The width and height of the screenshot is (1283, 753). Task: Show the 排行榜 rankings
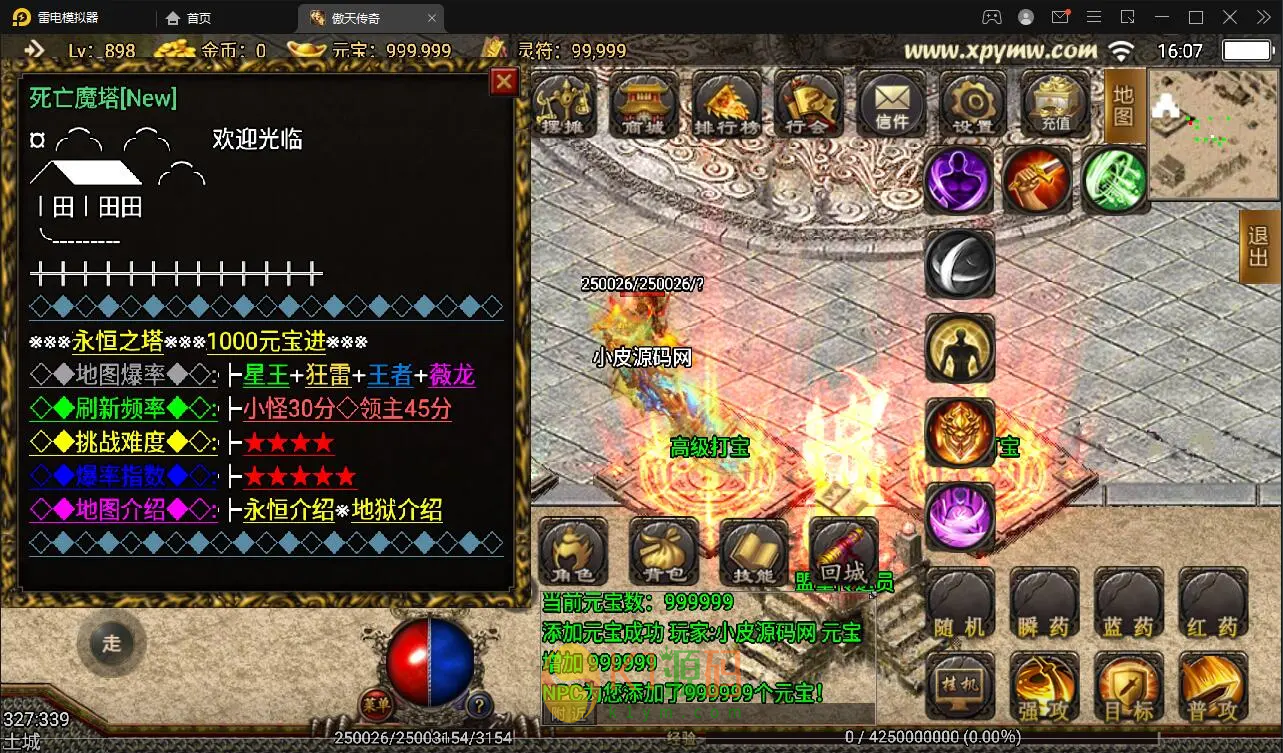727,104
